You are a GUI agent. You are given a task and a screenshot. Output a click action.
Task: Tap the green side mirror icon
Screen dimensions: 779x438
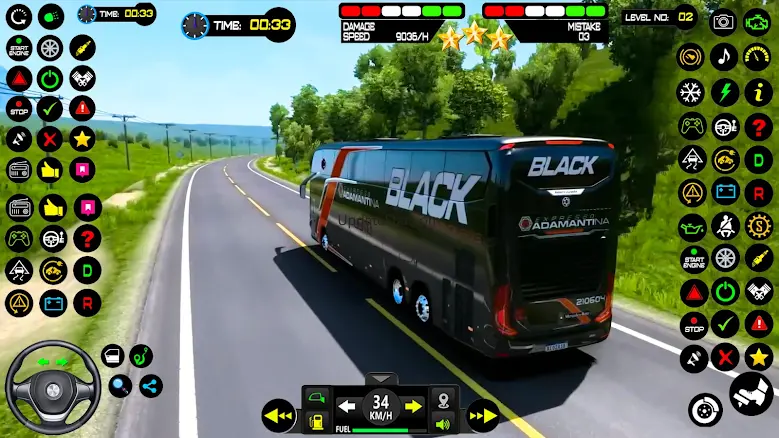pyautogui.click(x=317, y=398)
